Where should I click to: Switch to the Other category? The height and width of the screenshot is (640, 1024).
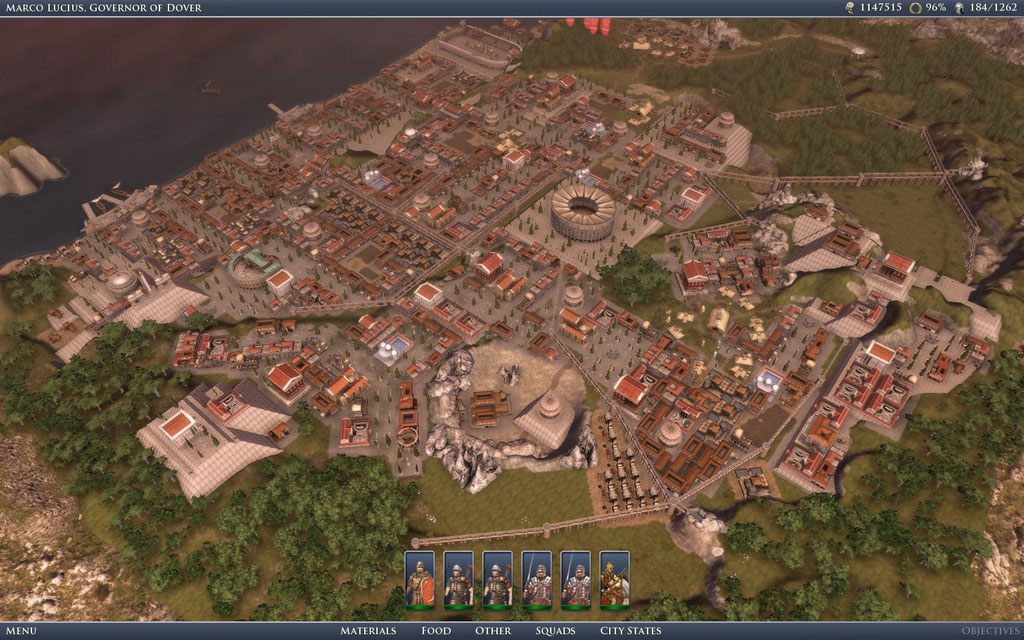click(493, 631)
